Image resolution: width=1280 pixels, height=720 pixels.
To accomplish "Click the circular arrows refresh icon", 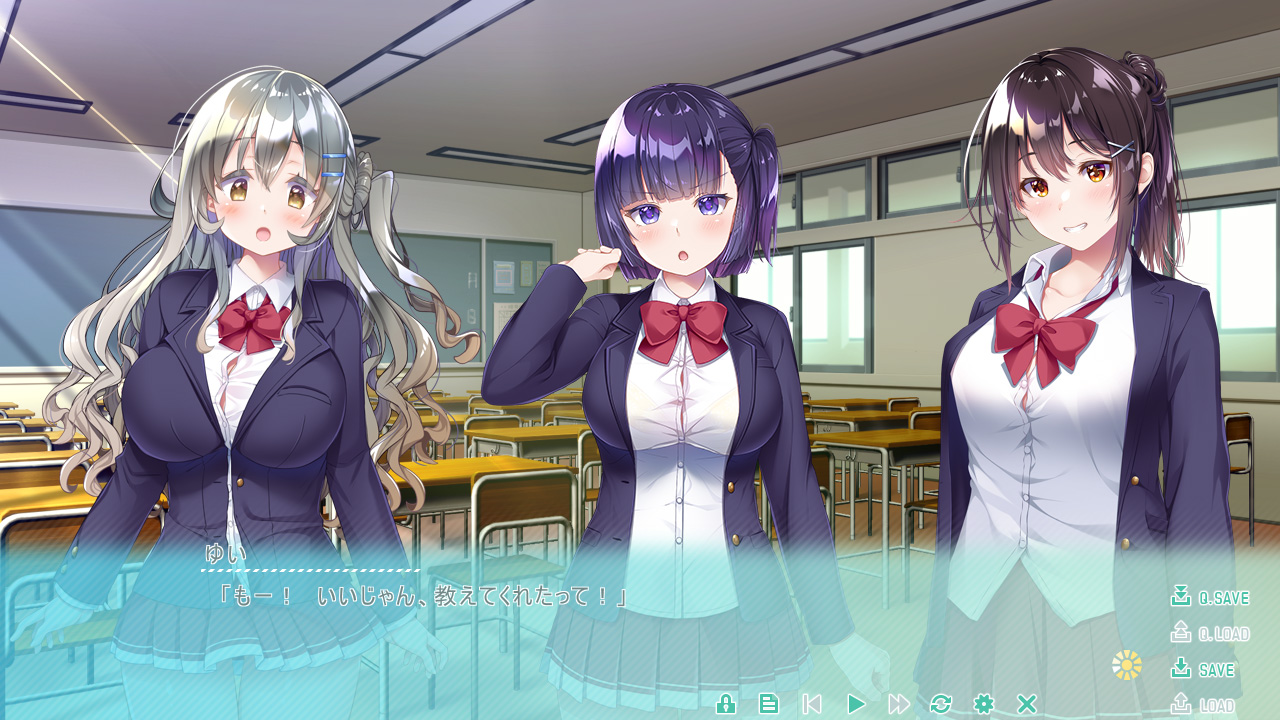I will pos(941,704).
